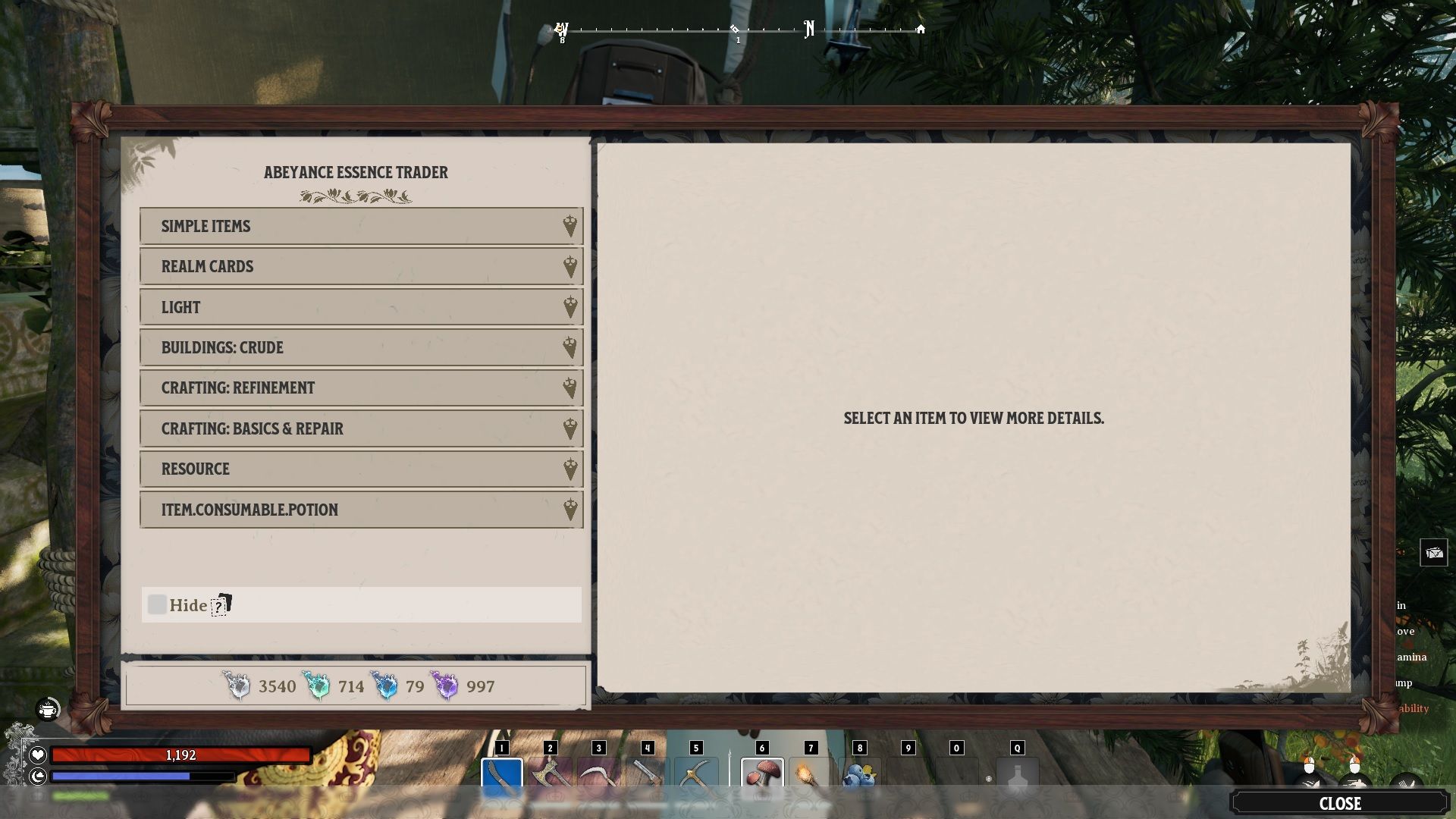Open the LIGHT category

360,306
